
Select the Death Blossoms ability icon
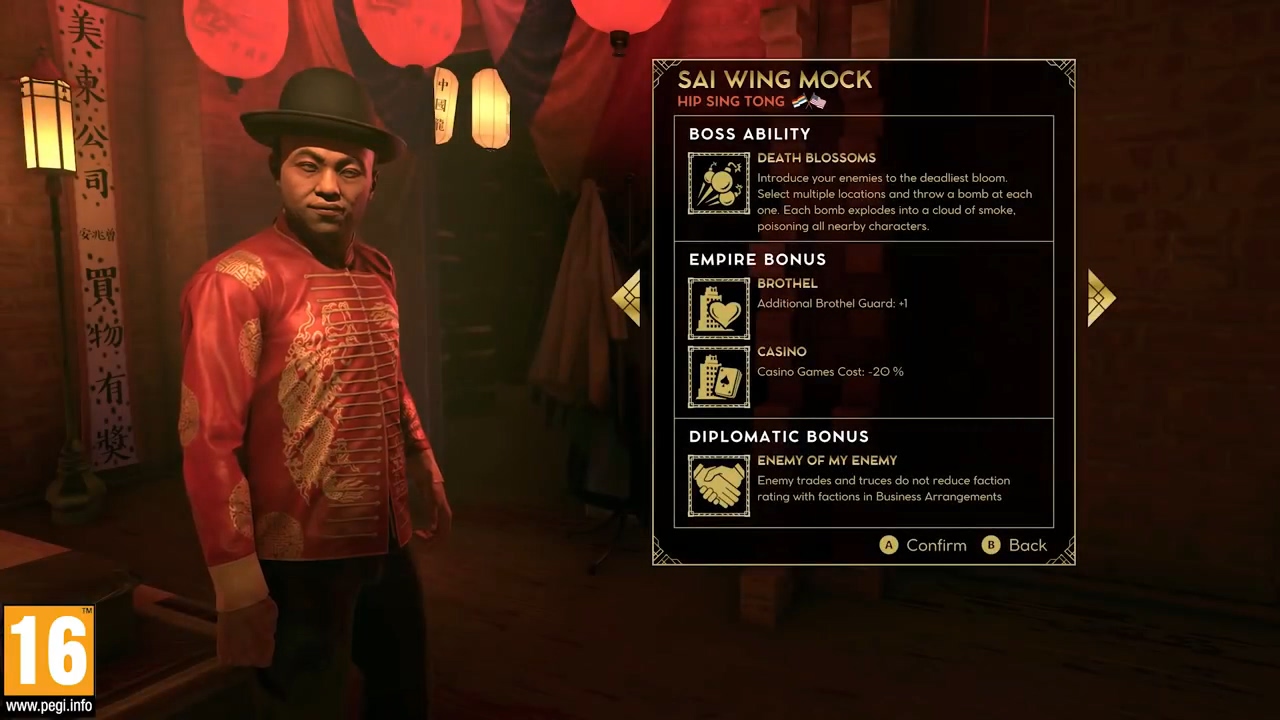(x=718, y=183)
